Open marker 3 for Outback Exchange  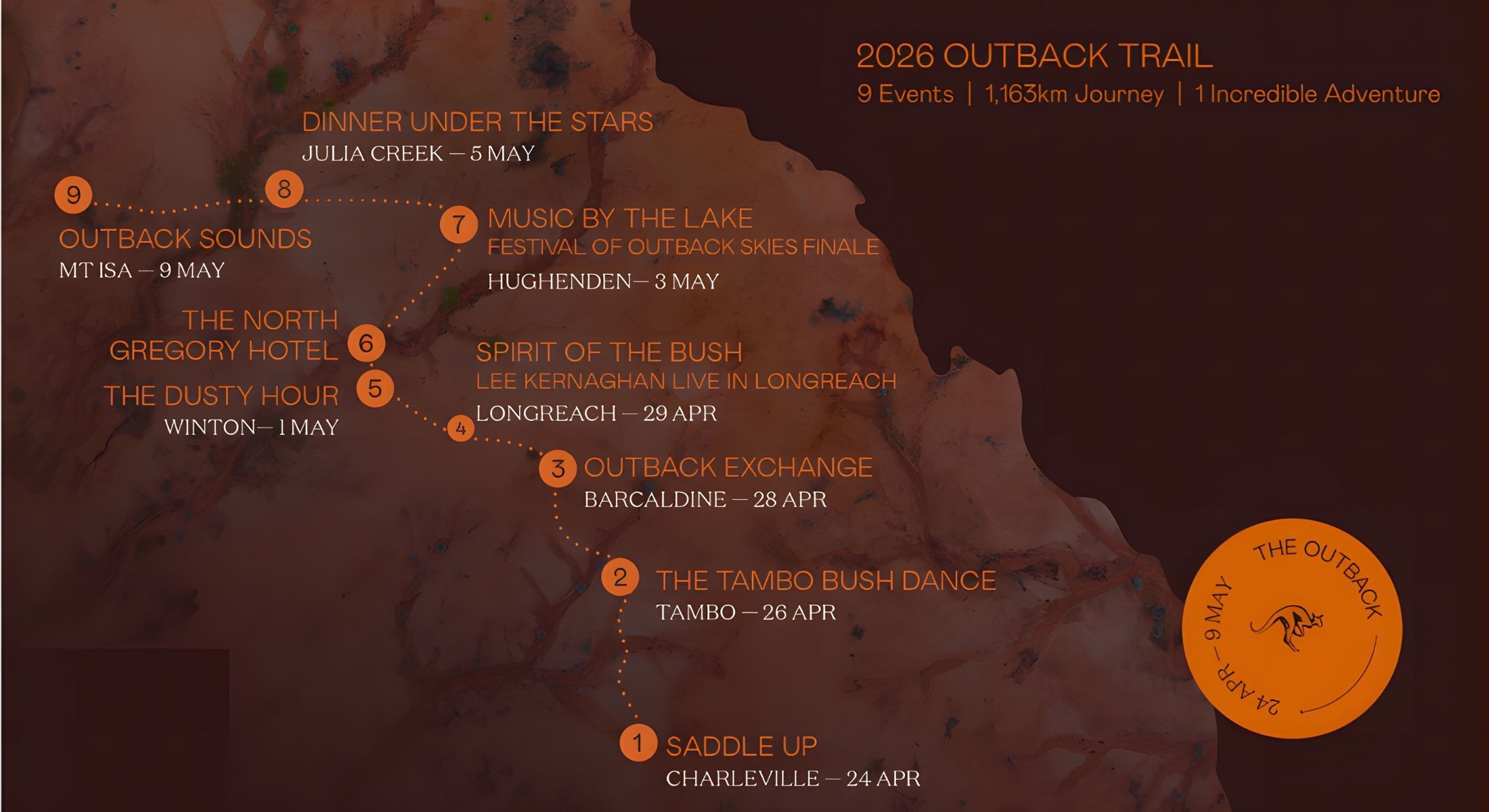558,468
